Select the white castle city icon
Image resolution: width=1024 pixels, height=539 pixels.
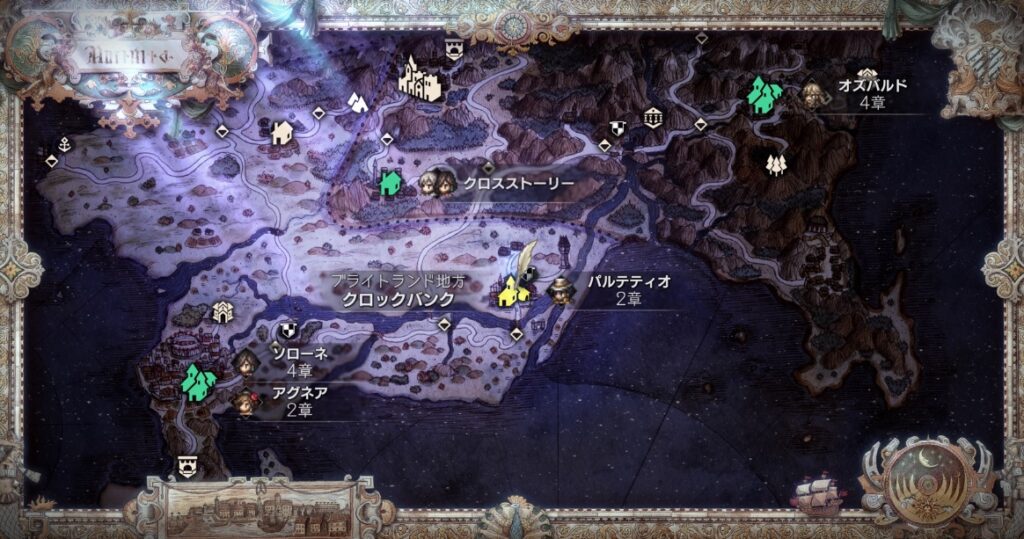point(419,78)
